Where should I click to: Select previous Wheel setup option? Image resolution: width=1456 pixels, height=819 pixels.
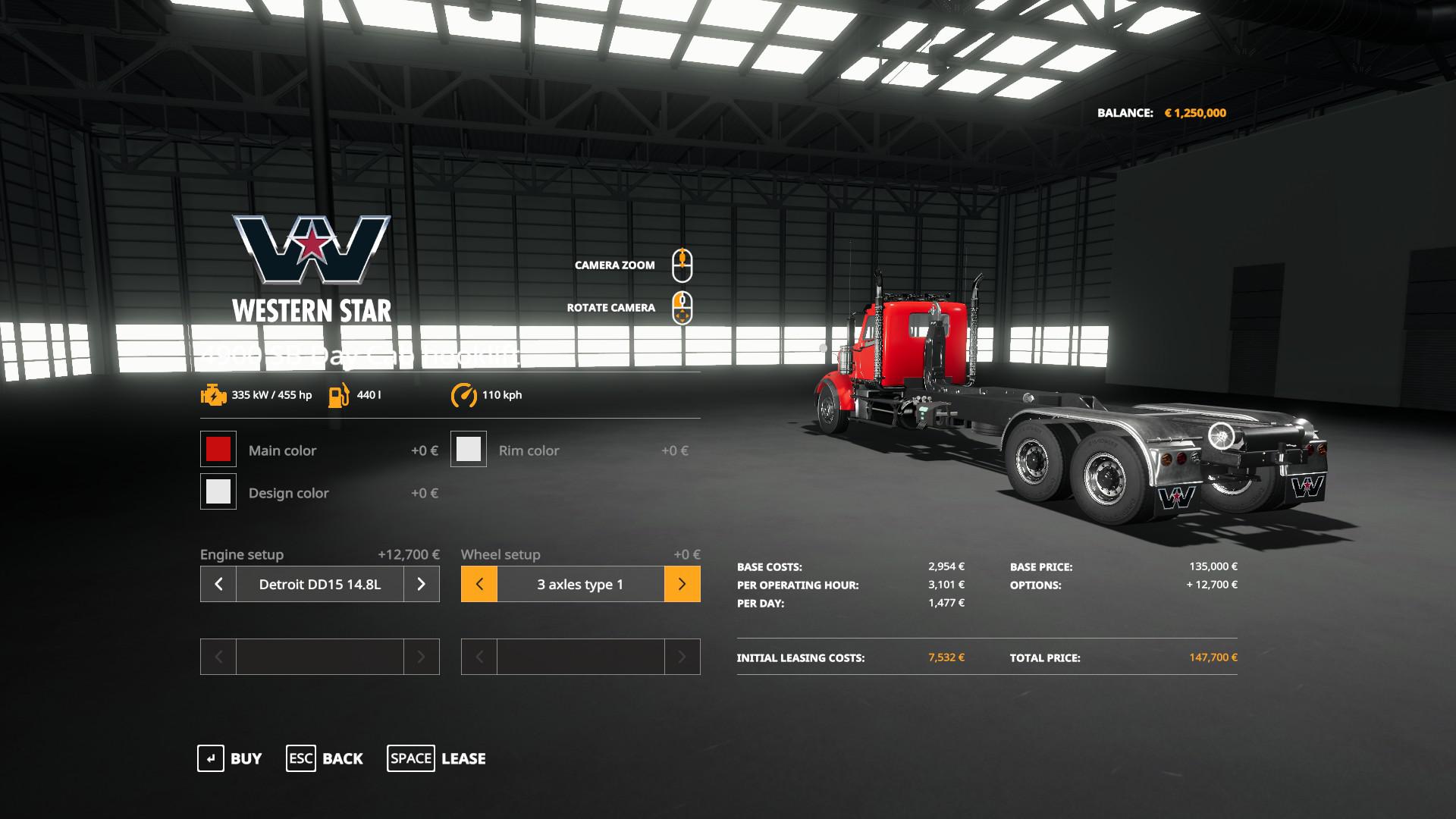tap(479, 584)
